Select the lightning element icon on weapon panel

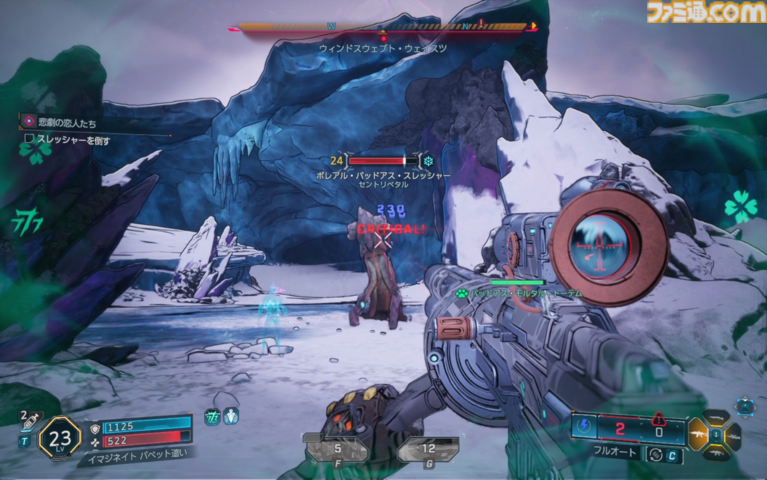click(x=586, y=427)
